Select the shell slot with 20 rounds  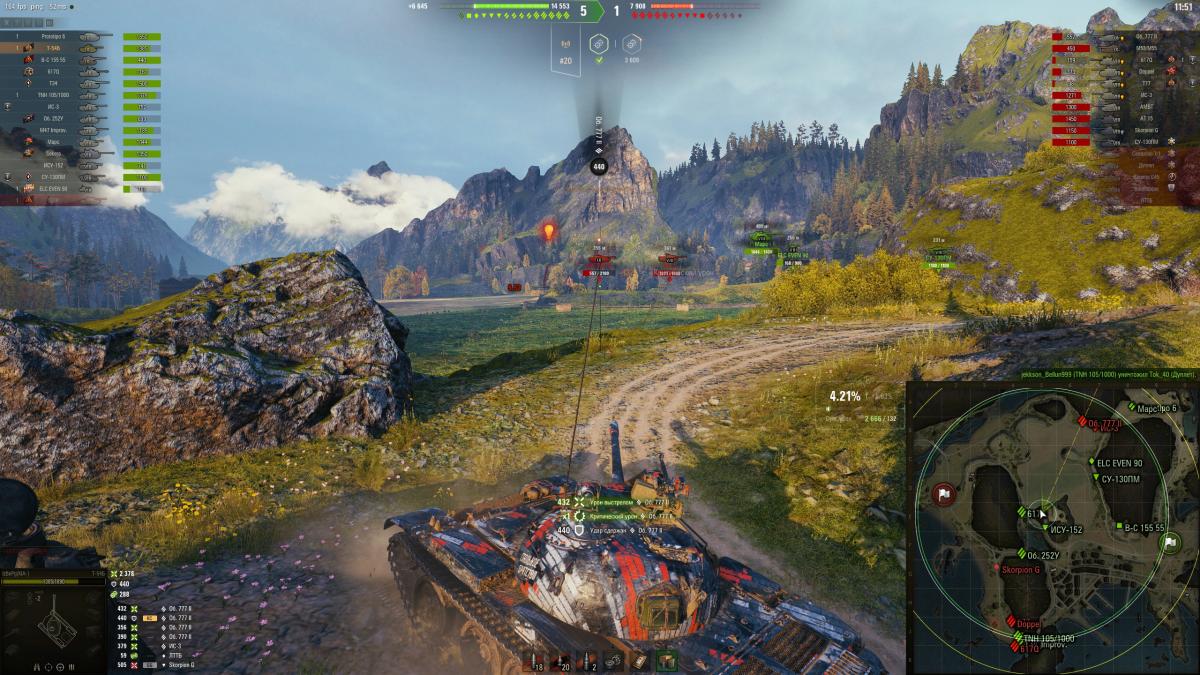[564, 661]
